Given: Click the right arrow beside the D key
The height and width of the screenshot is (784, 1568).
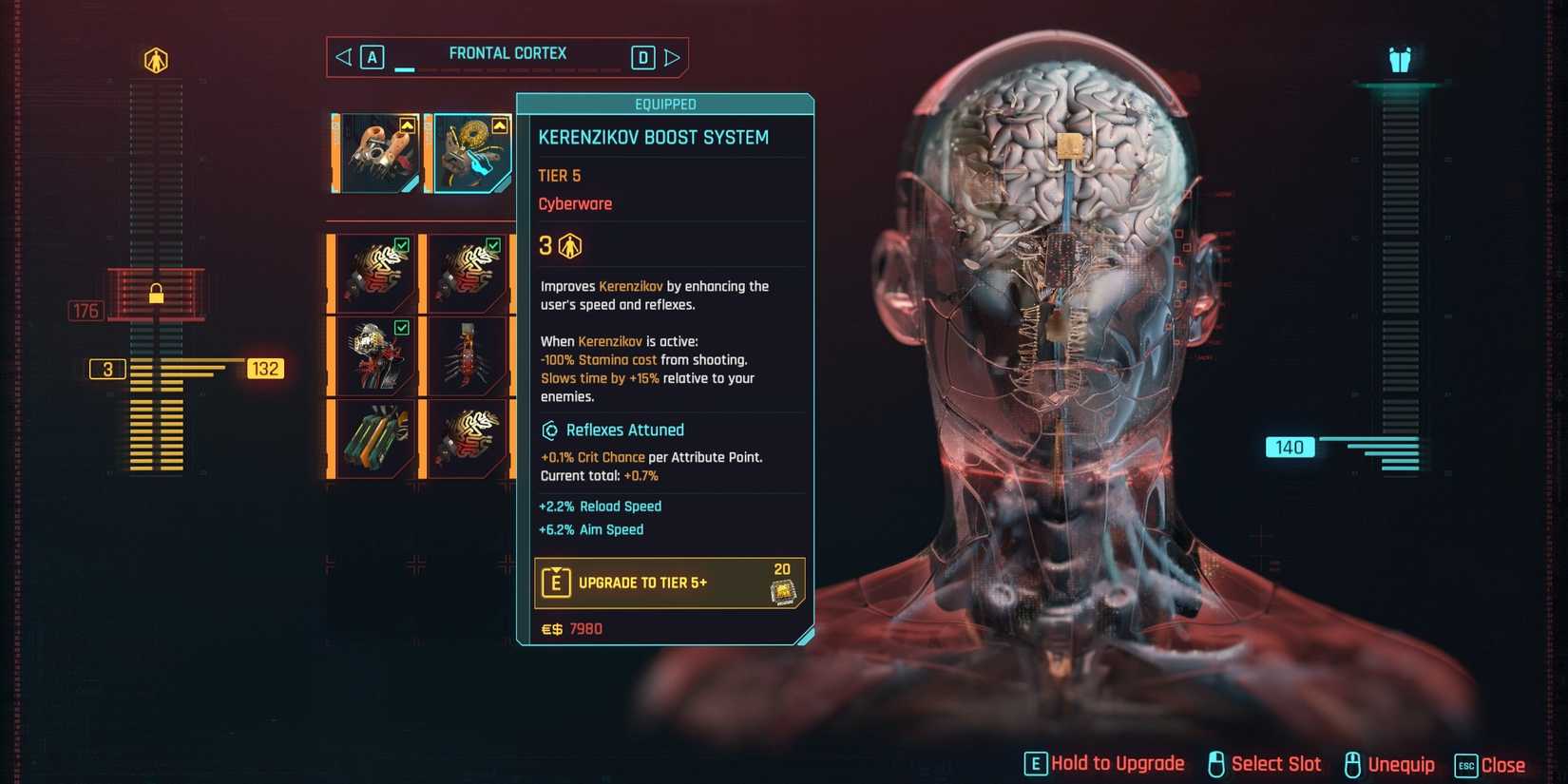Looking at the screenshot, I should (674, 57).
